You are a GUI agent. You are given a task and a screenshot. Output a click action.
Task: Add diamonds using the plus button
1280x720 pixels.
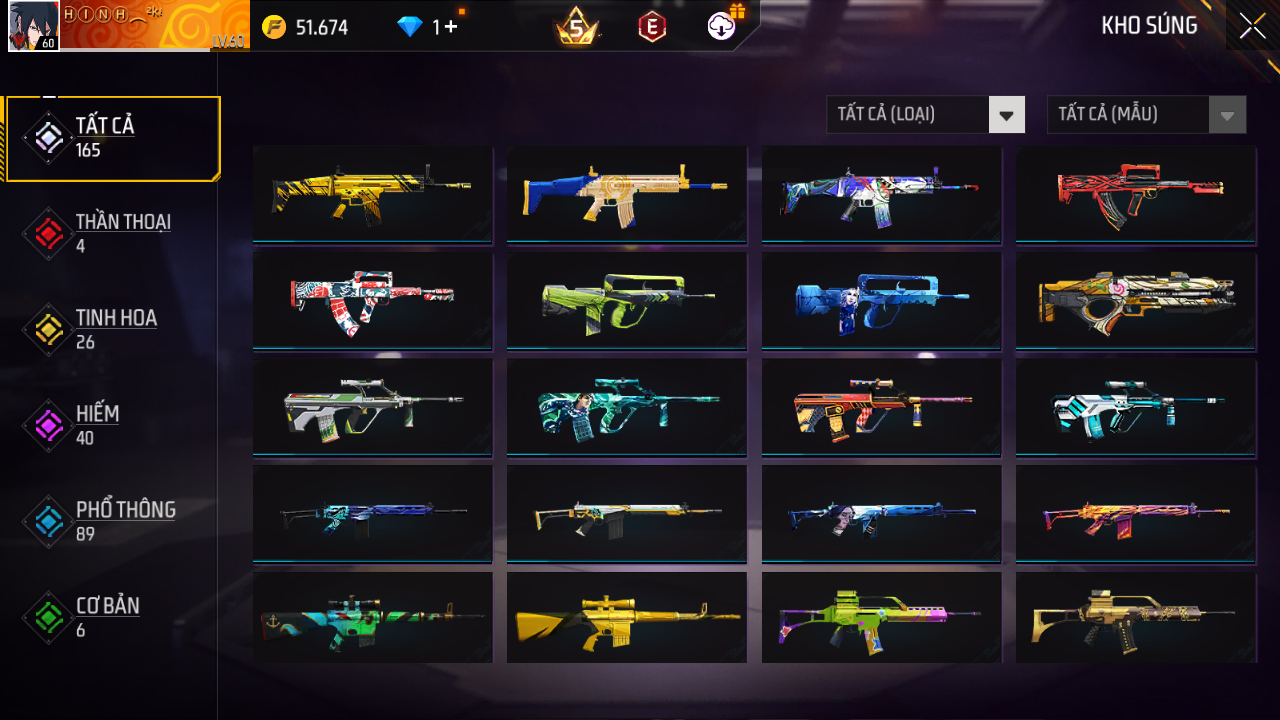449,27
